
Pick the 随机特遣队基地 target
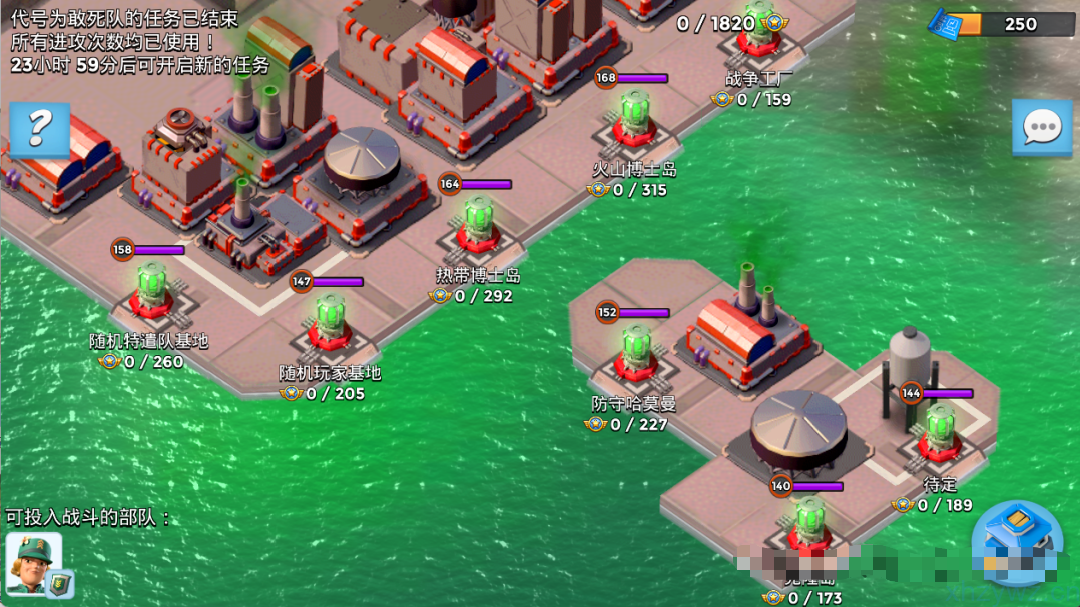(x=151, y=292)
